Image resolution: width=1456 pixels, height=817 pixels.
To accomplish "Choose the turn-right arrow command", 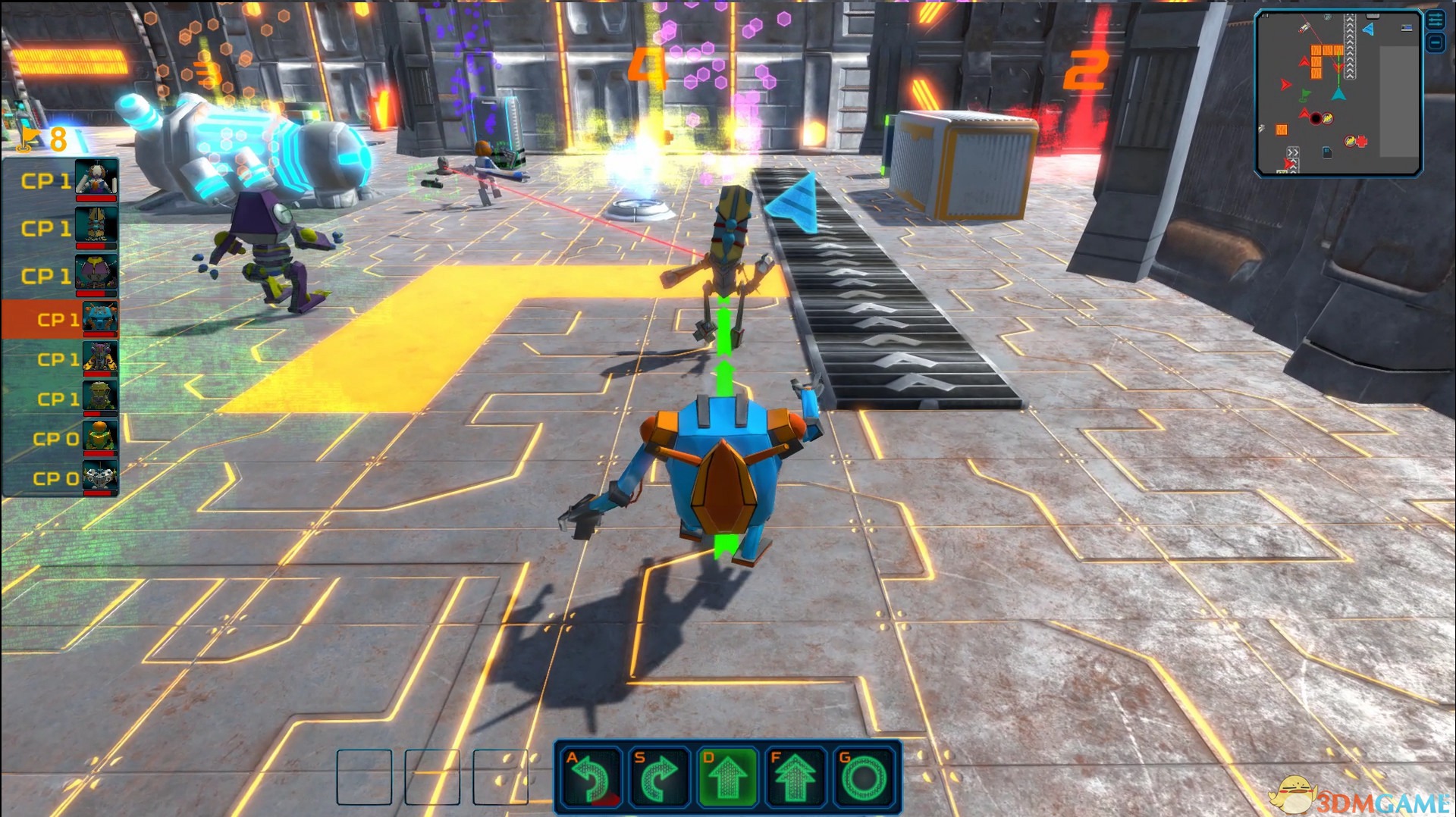I will [659, 777].
